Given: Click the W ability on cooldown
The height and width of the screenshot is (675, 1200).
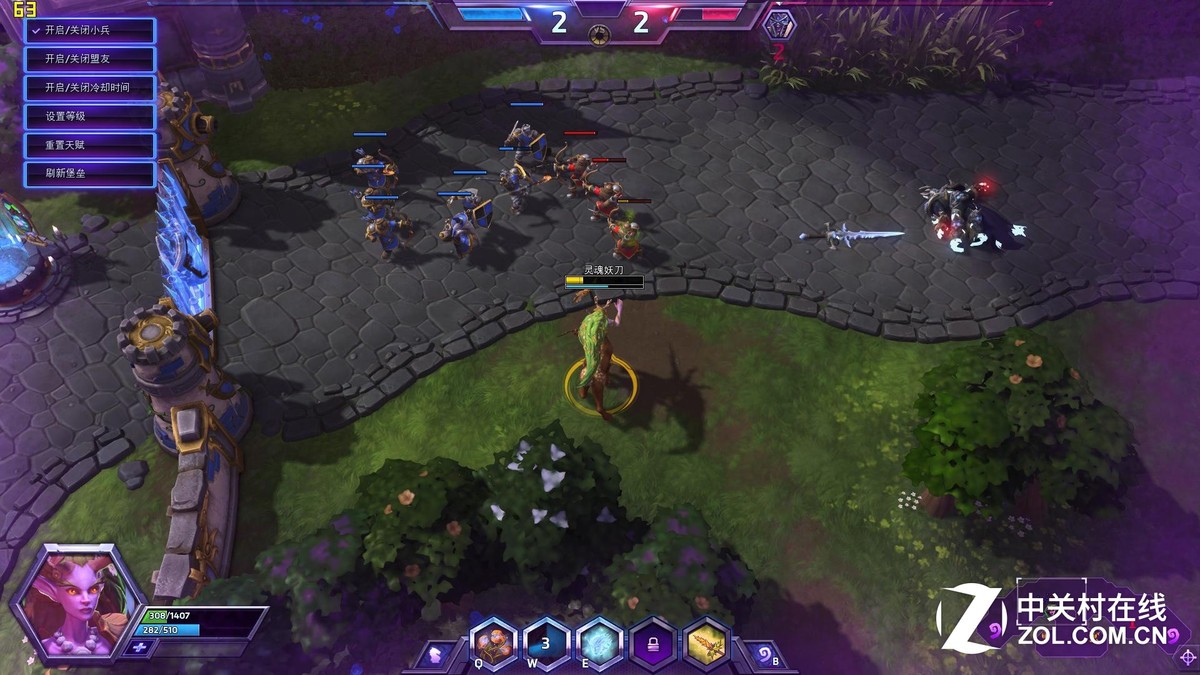Looking at the screenshot, I should point(547,643).
